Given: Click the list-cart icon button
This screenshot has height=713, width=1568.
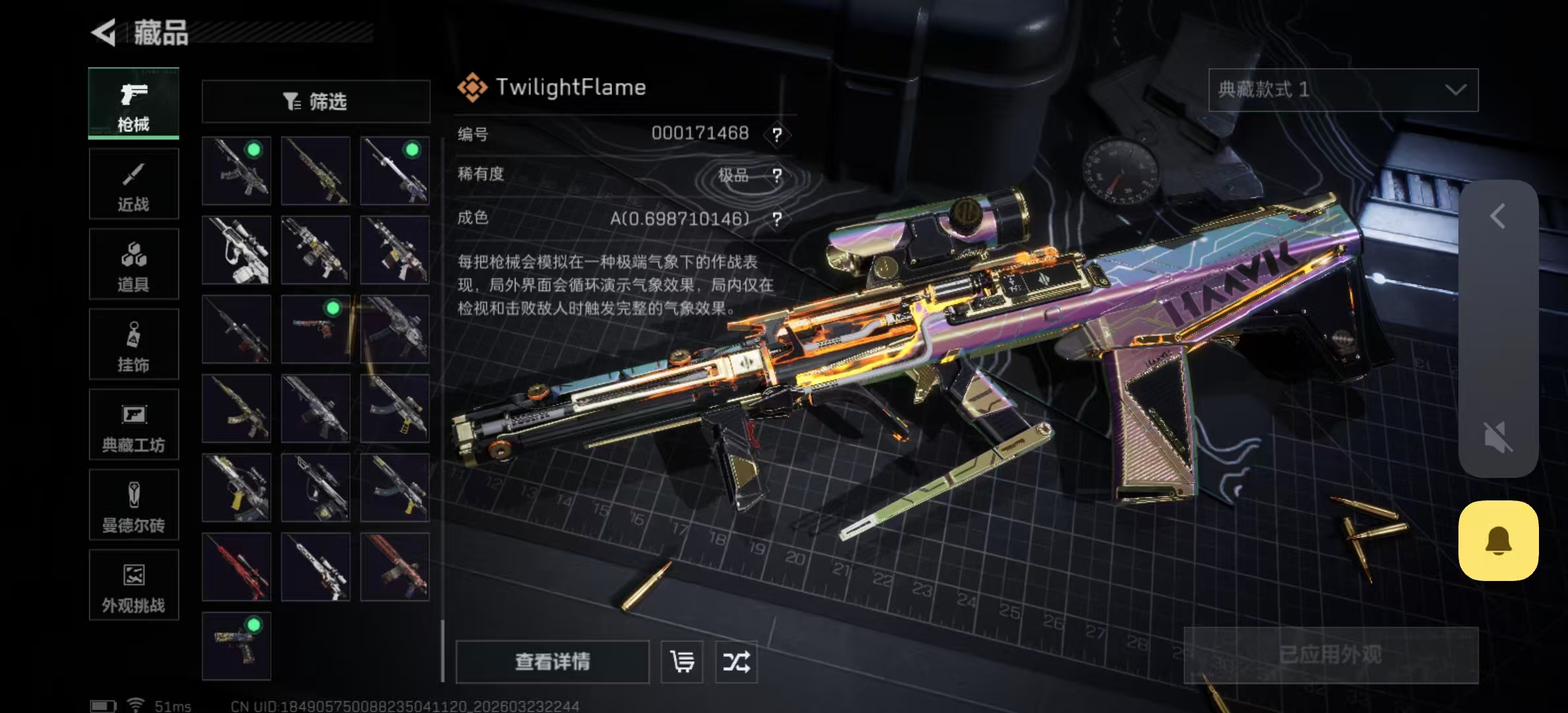Looking at the screenshot, I should pos(682,662).
